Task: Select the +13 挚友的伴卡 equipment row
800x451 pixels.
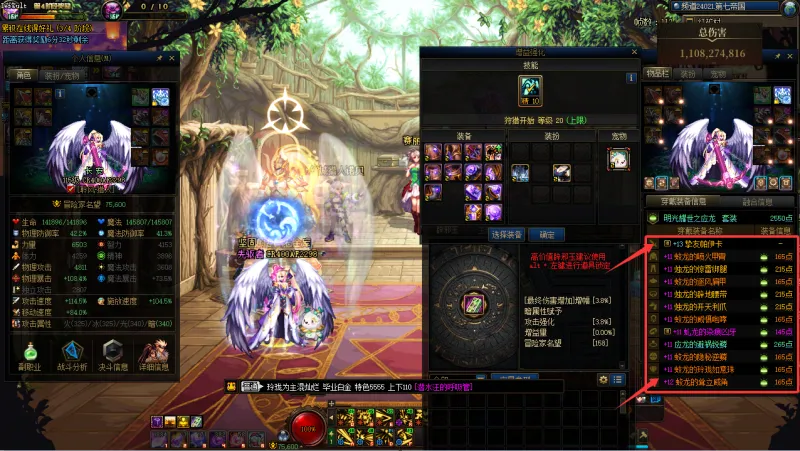Action: pyautogui.click(x=722, y=243)
